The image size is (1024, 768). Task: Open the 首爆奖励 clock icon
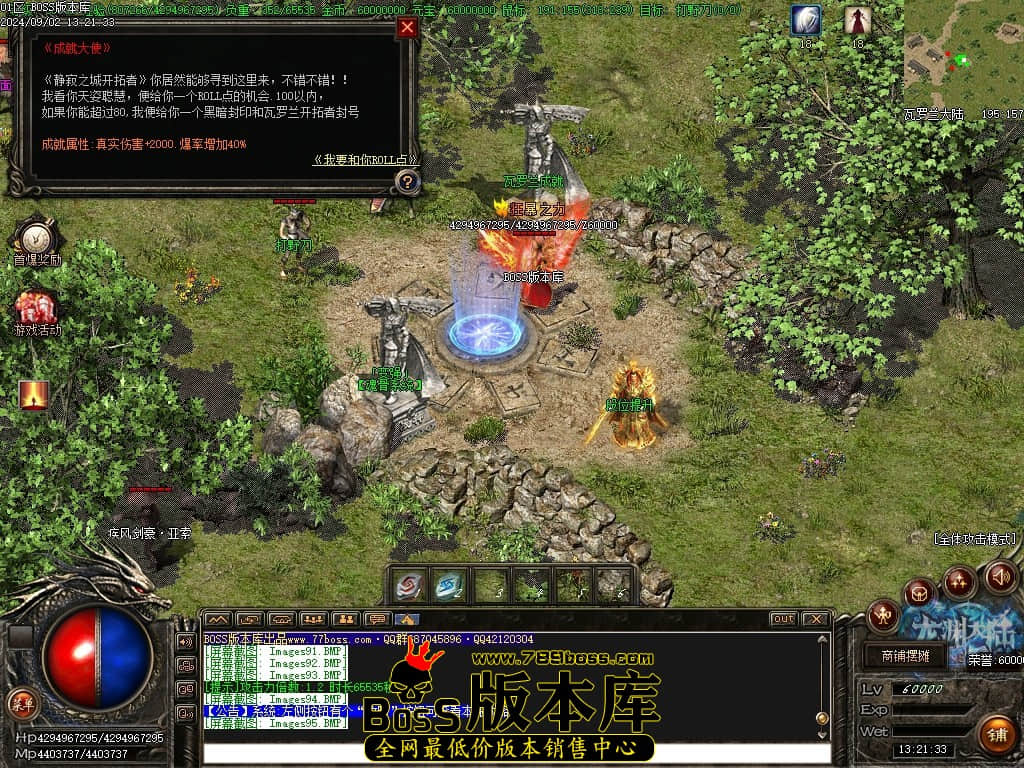pos(36,237)
